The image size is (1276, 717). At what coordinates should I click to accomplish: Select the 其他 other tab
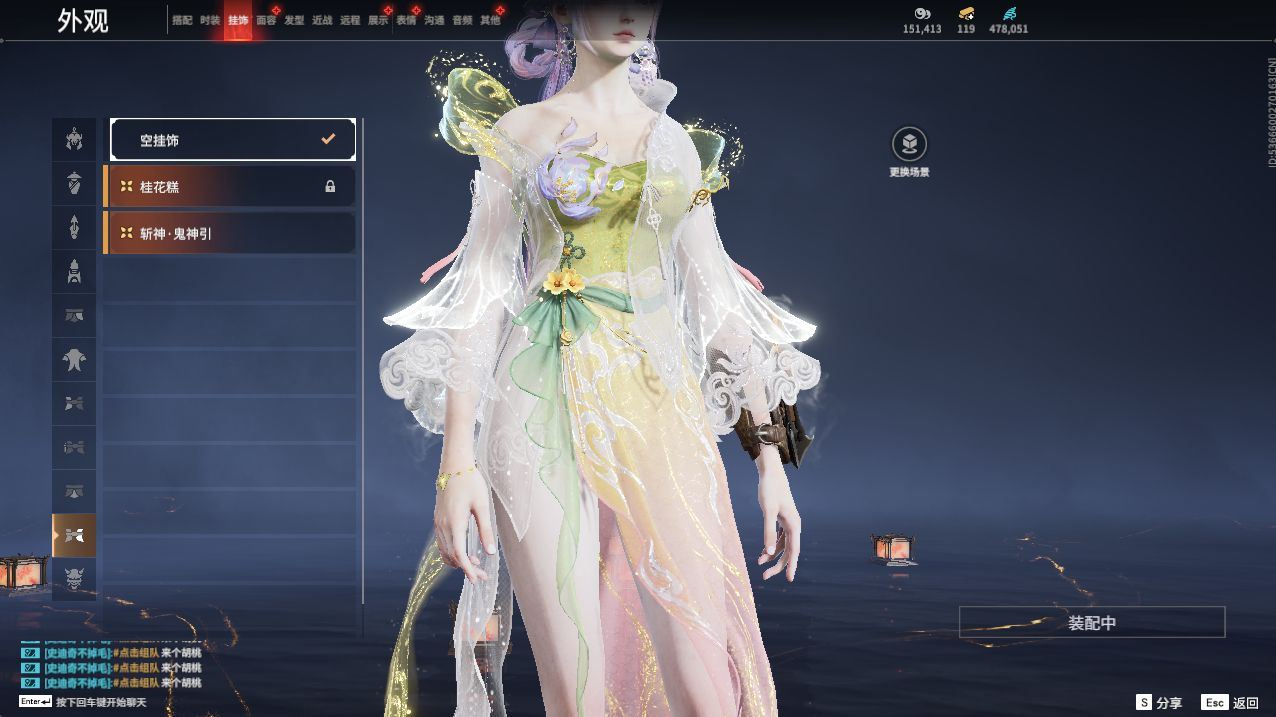[490, 20]
